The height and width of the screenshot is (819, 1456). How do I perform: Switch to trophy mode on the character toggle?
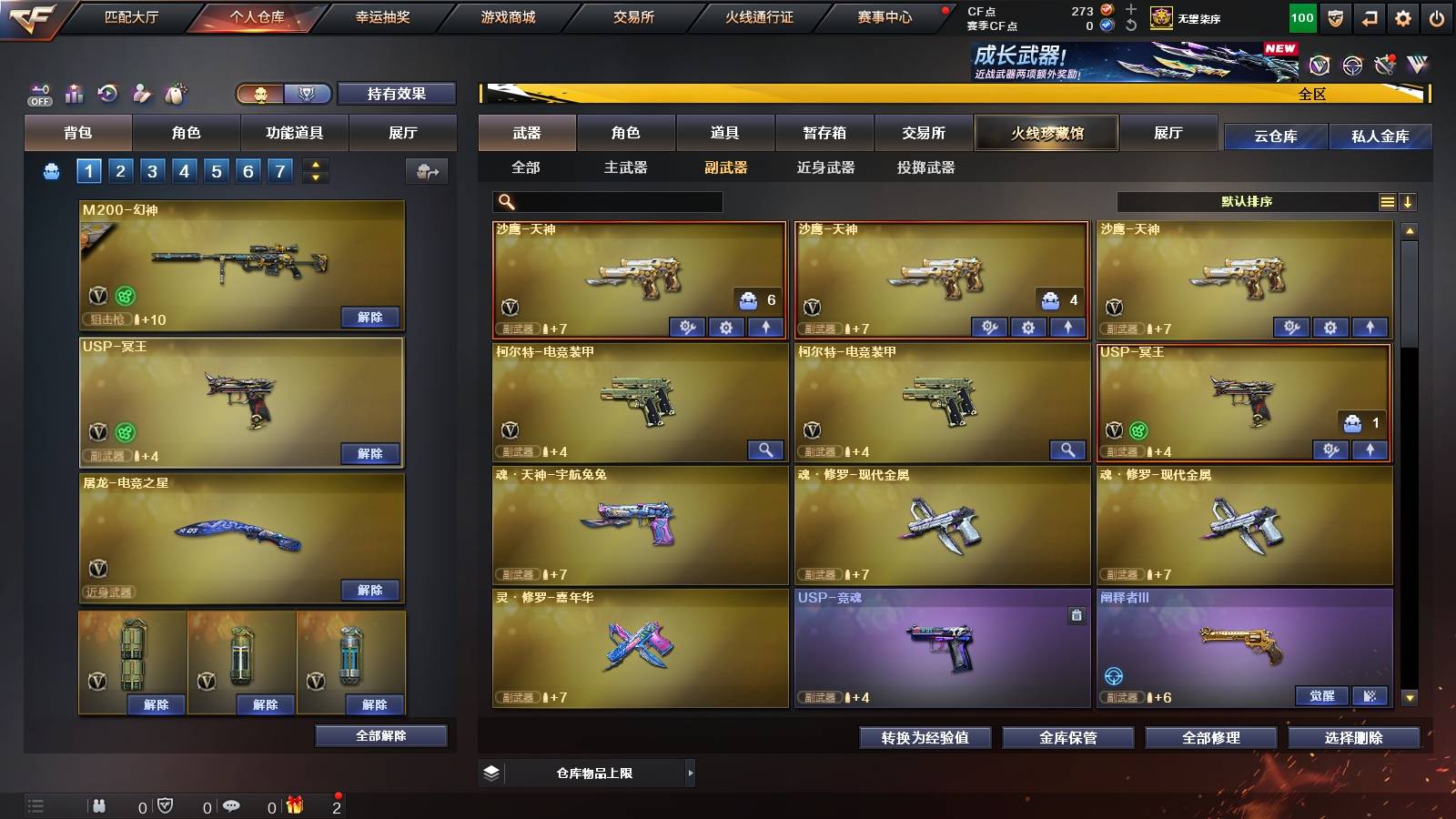pos(308,94)
